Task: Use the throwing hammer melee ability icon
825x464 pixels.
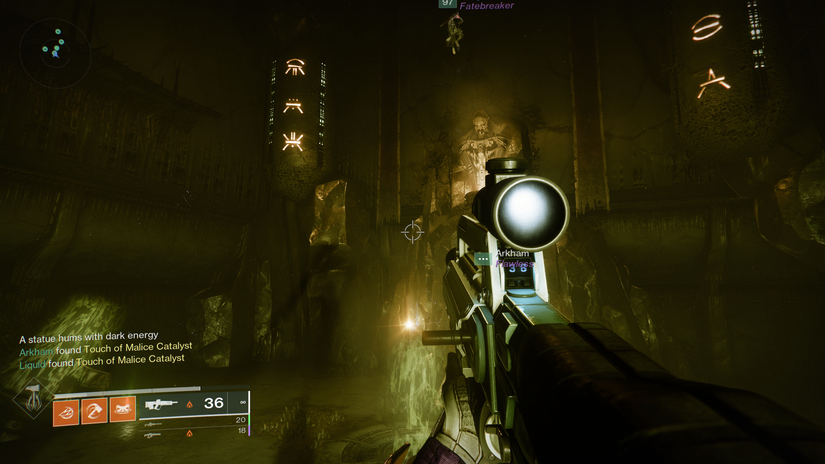Action: (x=94, y=409)
